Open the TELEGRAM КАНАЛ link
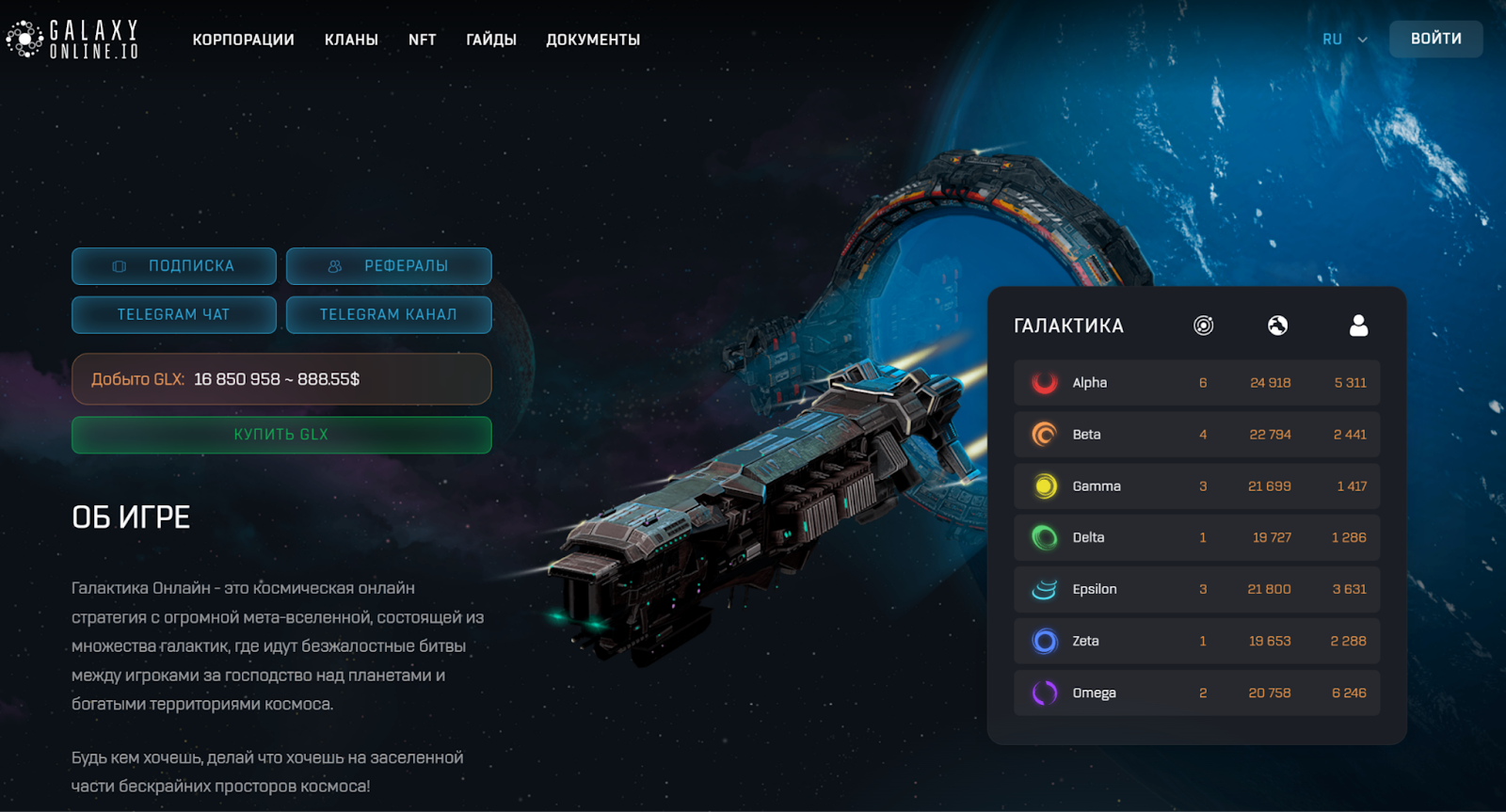Viewport: 1506px width, 812px height. coord(389,314)
